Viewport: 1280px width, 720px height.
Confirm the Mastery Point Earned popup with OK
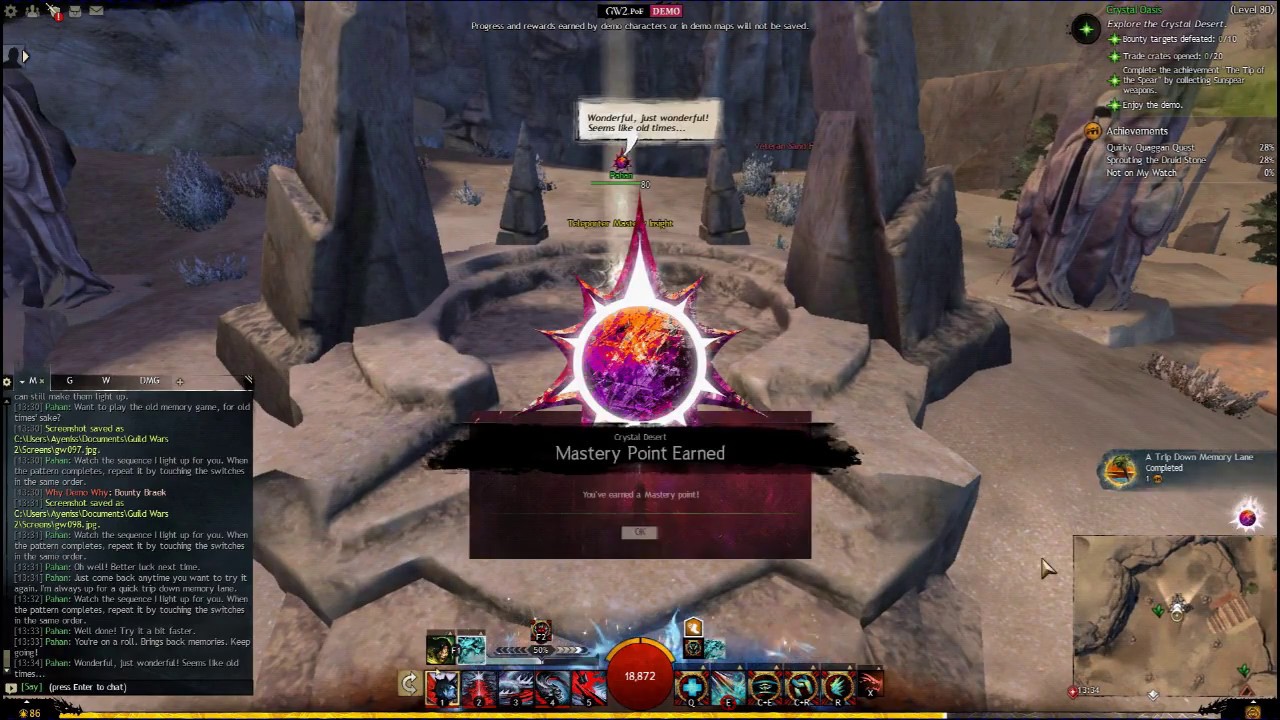[x=640, y=532]
